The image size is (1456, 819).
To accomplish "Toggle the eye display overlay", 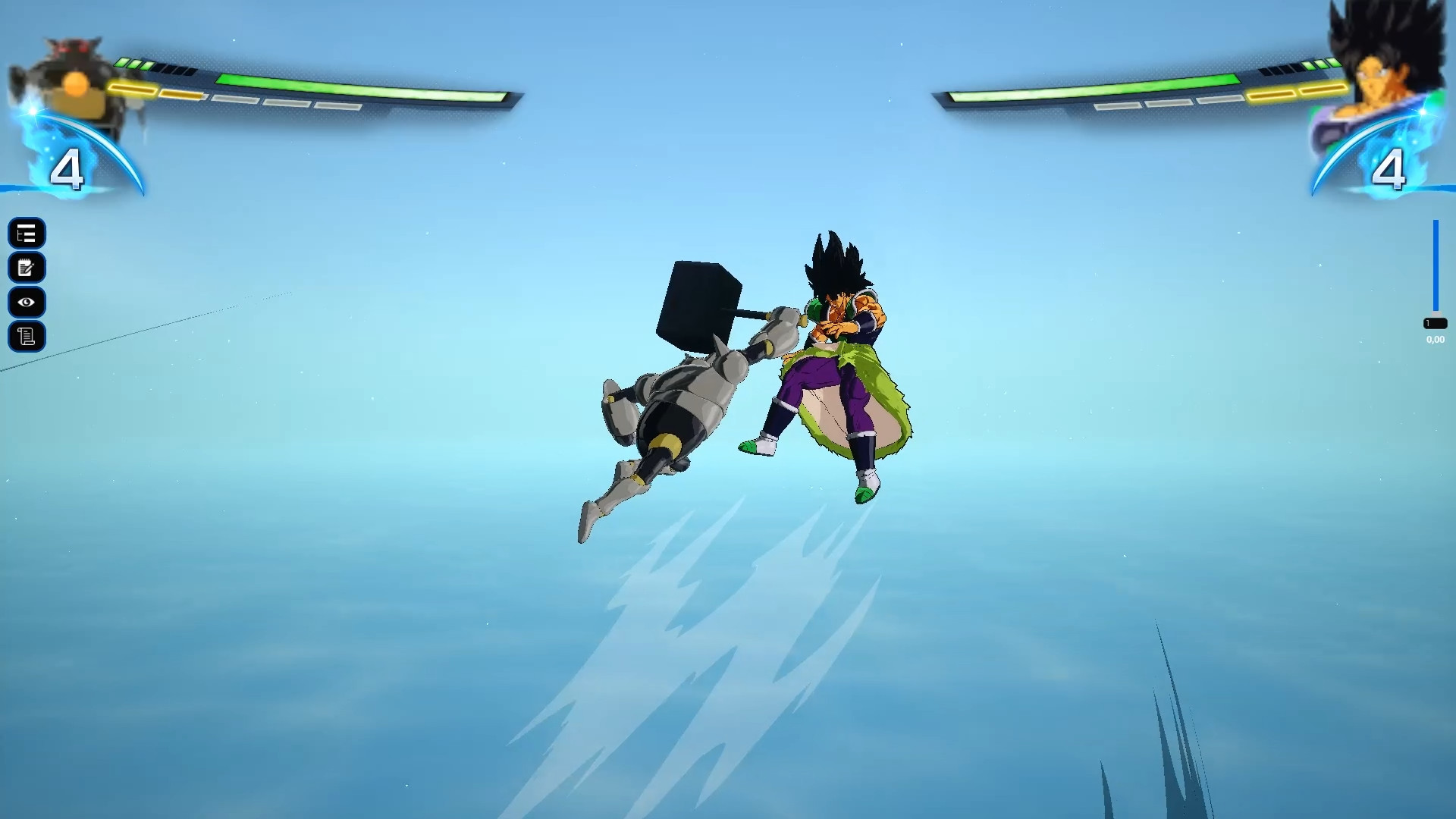I will [27, 302].
